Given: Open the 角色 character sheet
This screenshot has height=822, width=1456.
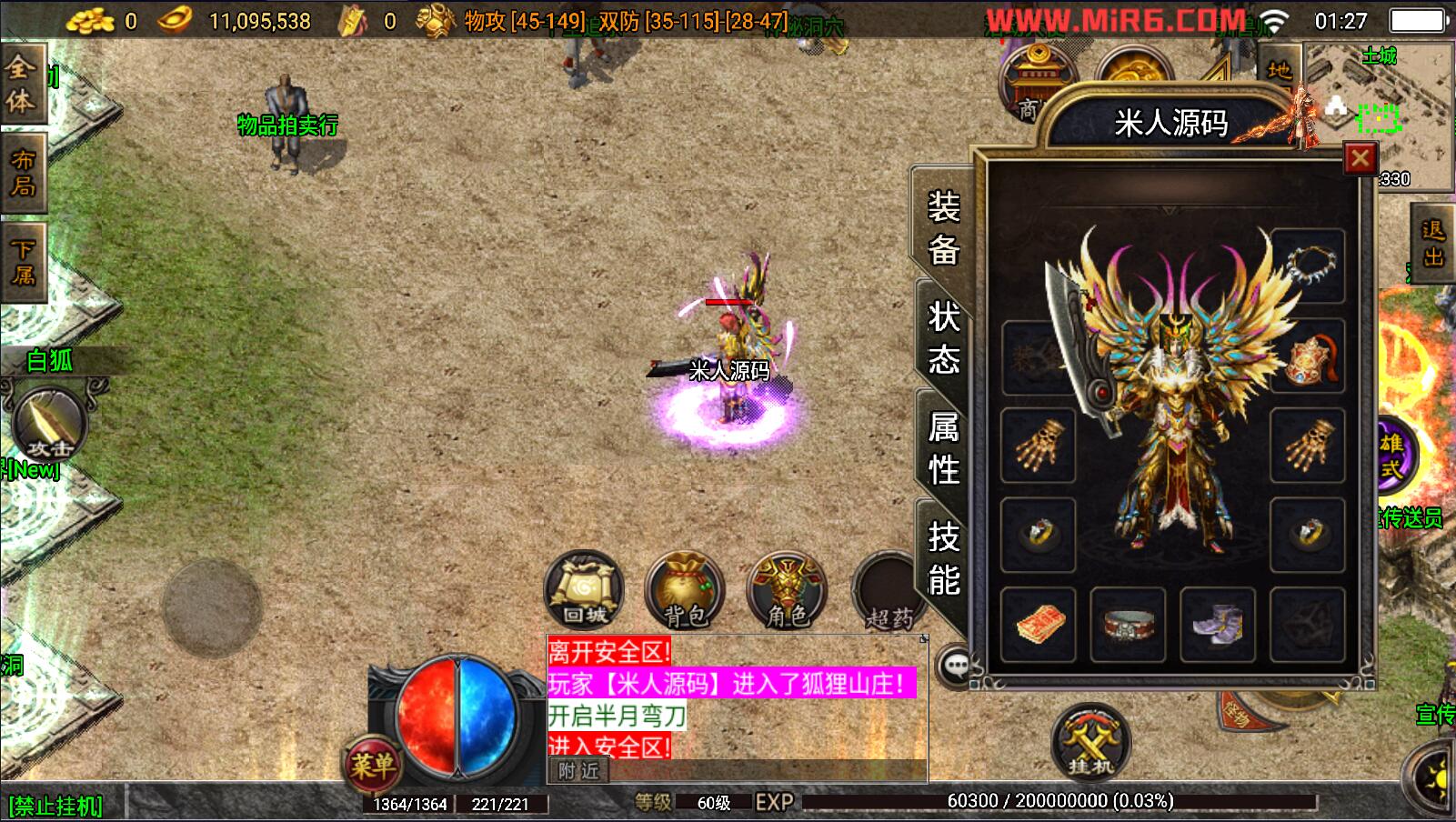Looking at the screenshot, I should click(x=787, y=590).
